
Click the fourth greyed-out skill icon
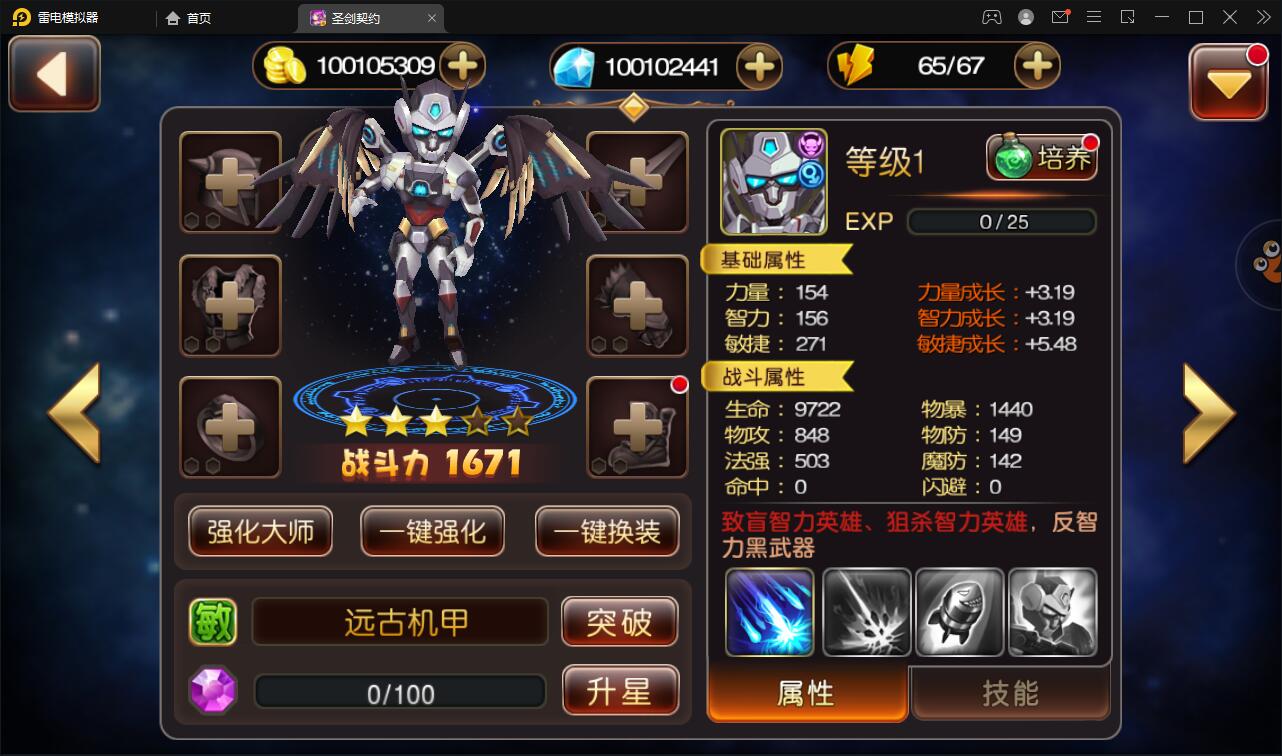1053,611
